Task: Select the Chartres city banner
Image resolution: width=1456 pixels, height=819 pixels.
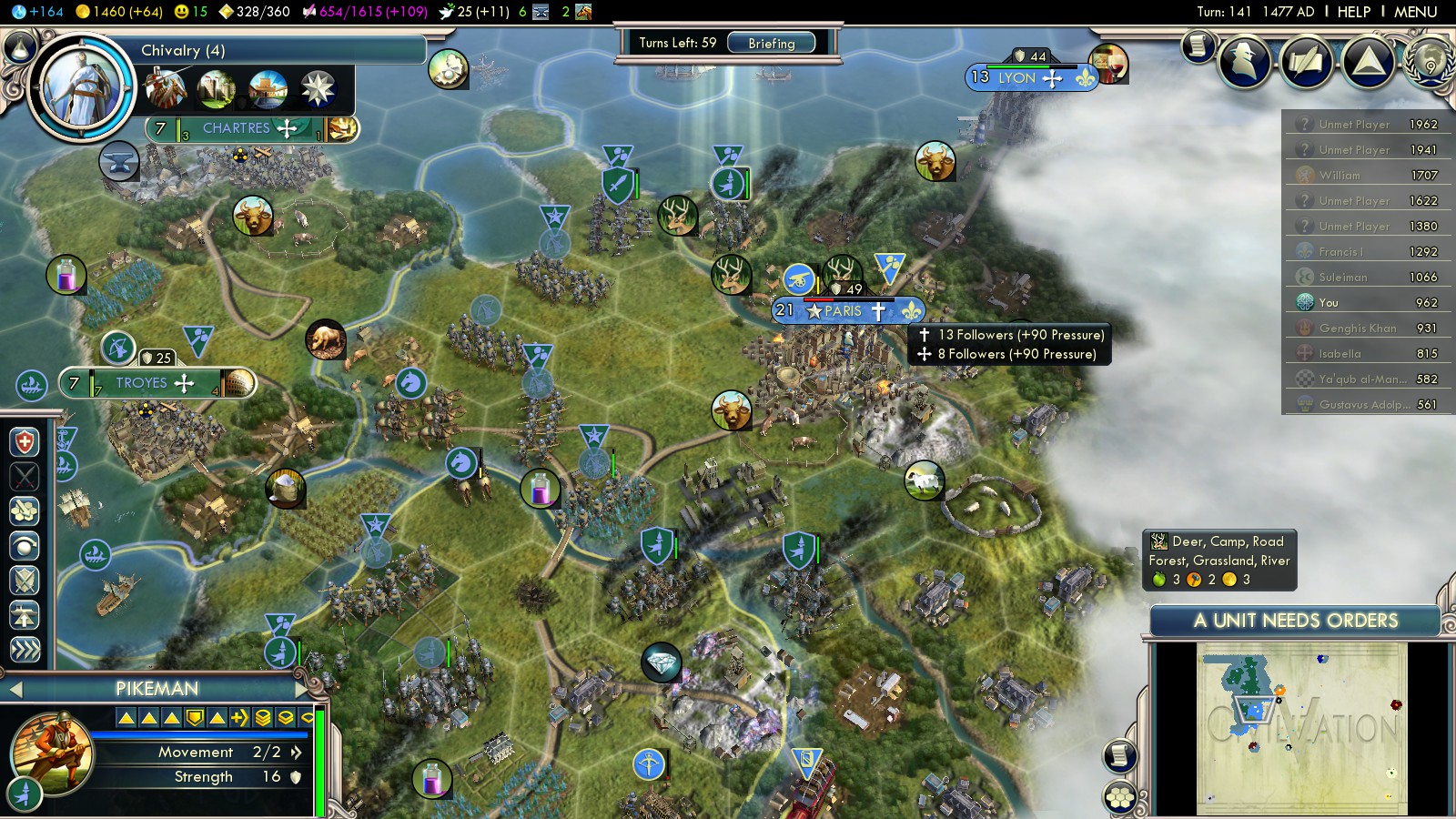Action: (x=236, y=128)
